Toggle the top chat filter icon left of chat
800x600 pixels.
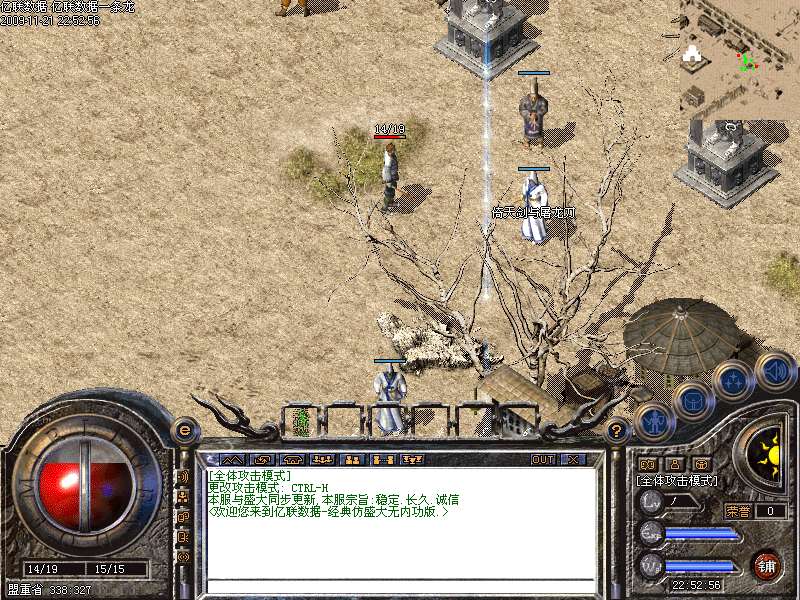click(x=183, y=478)
